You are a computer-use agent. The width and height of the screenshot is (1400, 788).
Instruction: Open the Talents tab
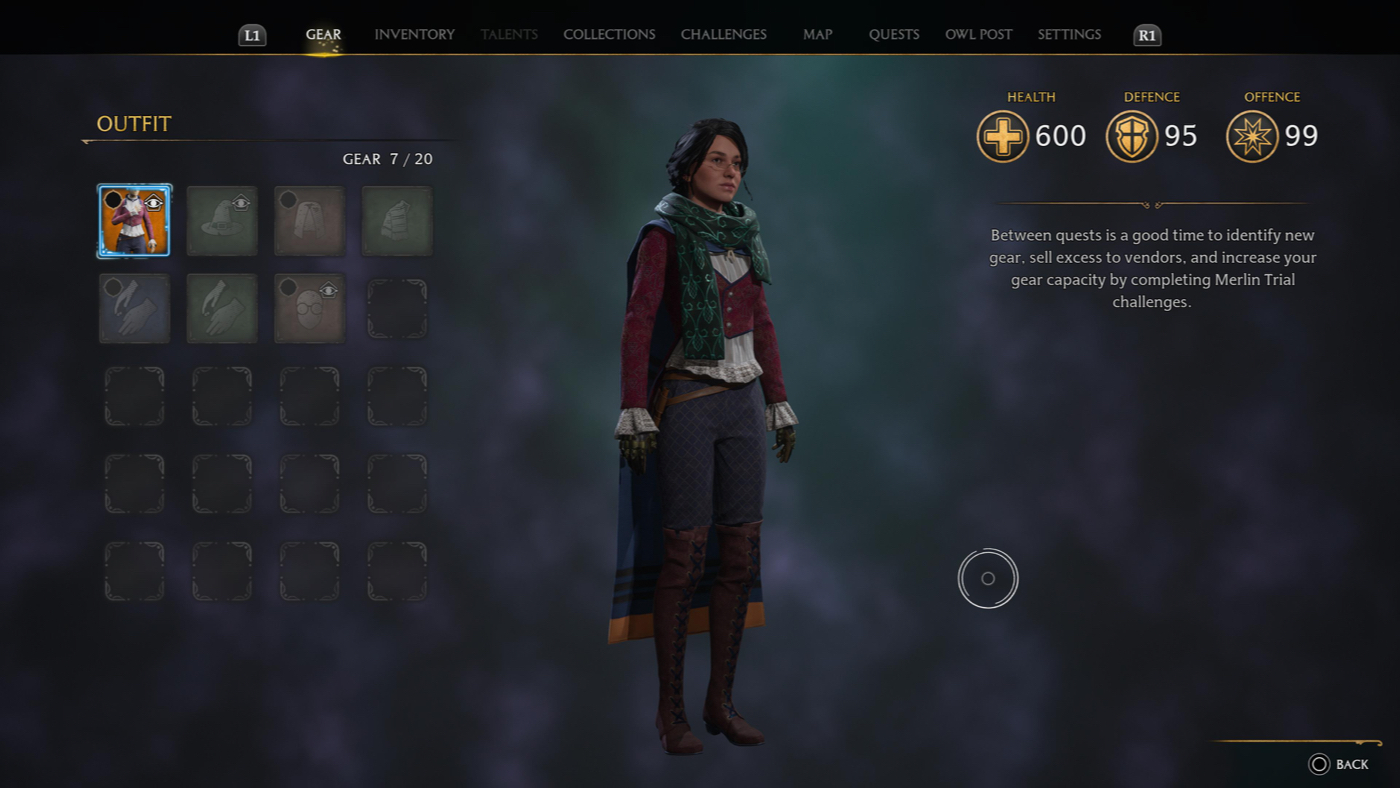pos(509,34)
